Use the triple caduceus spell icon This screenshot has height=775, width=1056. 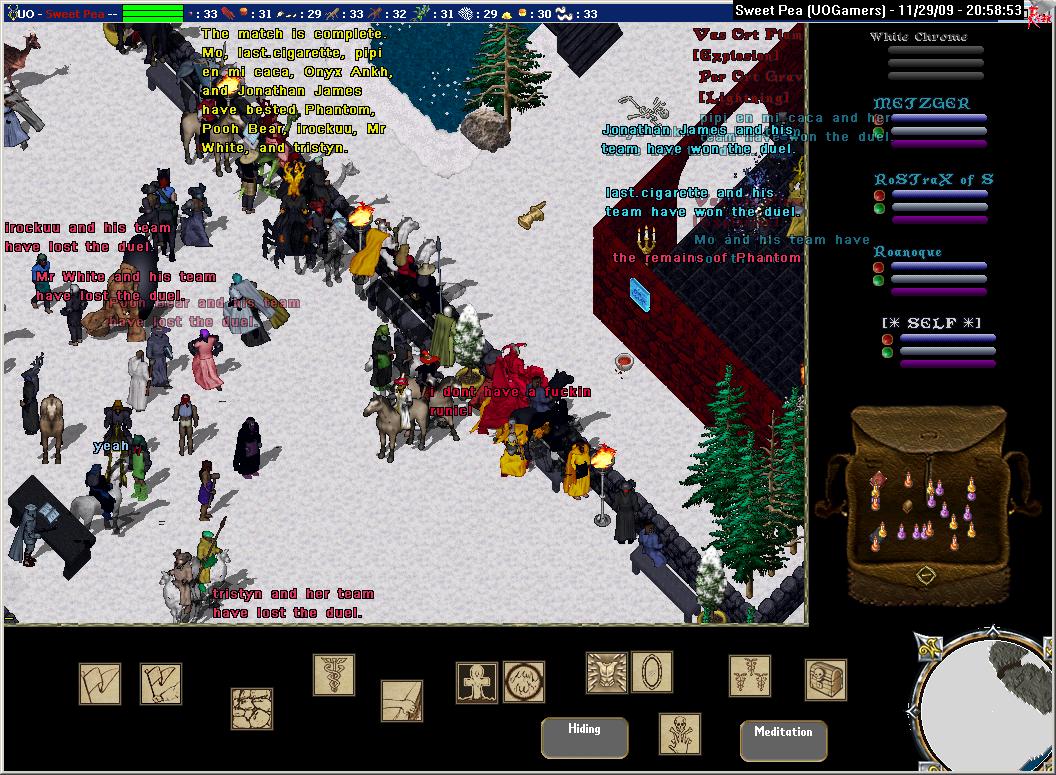tap(749, 676)
